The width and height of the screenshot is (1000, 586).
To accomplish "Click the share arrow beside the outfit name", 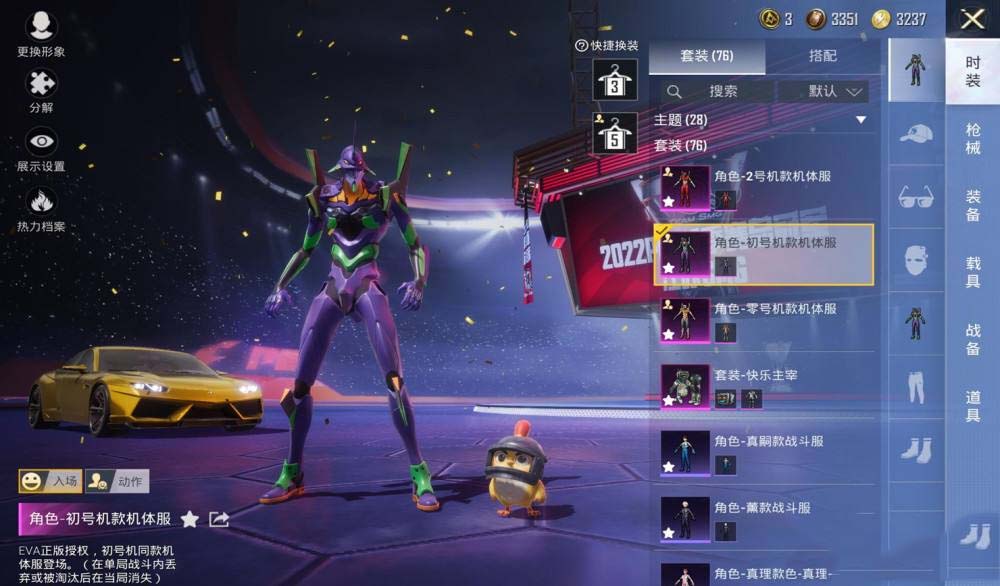I will 219,519.
